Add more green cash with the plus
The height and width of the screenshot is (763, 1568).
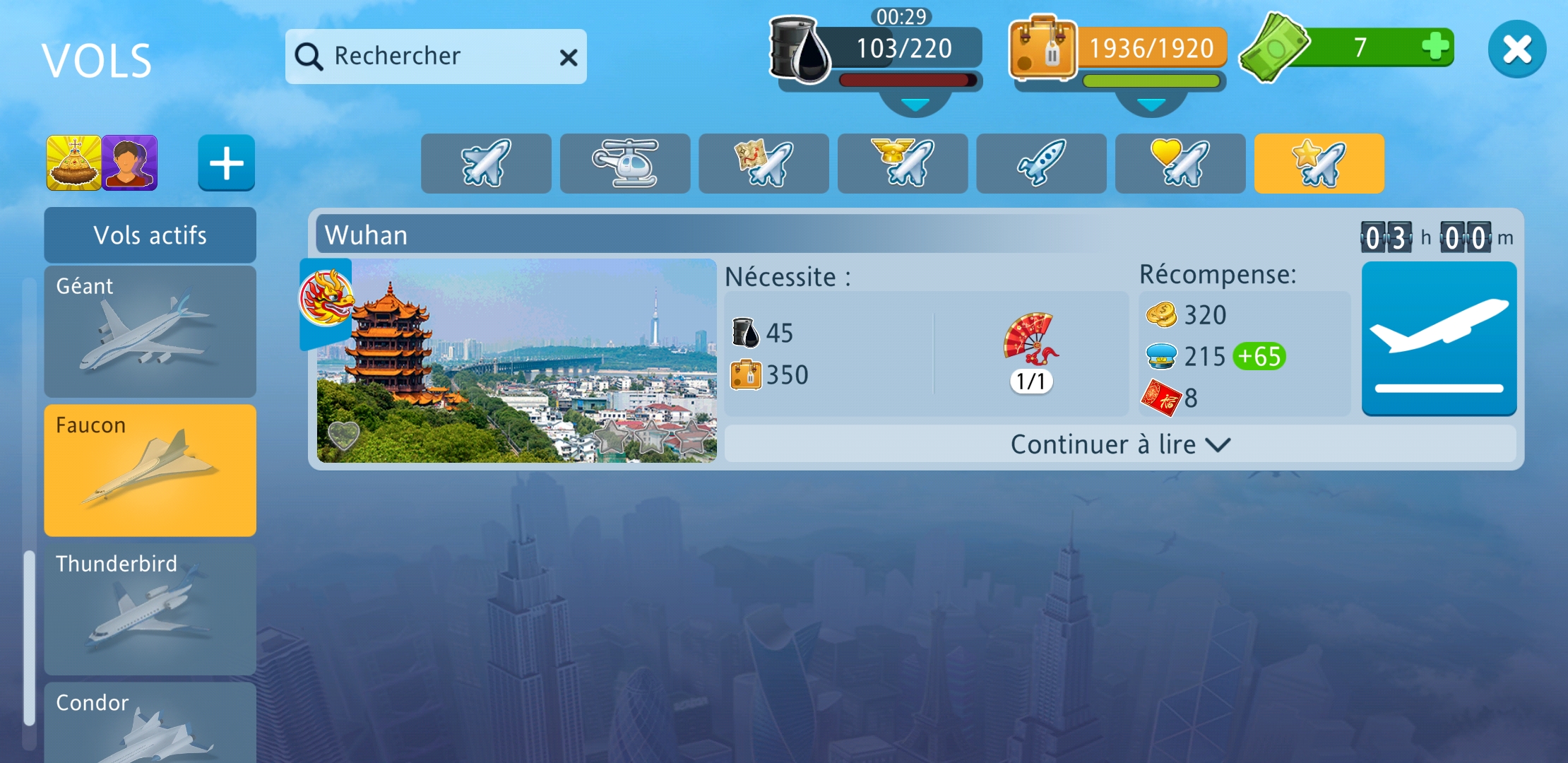point(1435,47)
